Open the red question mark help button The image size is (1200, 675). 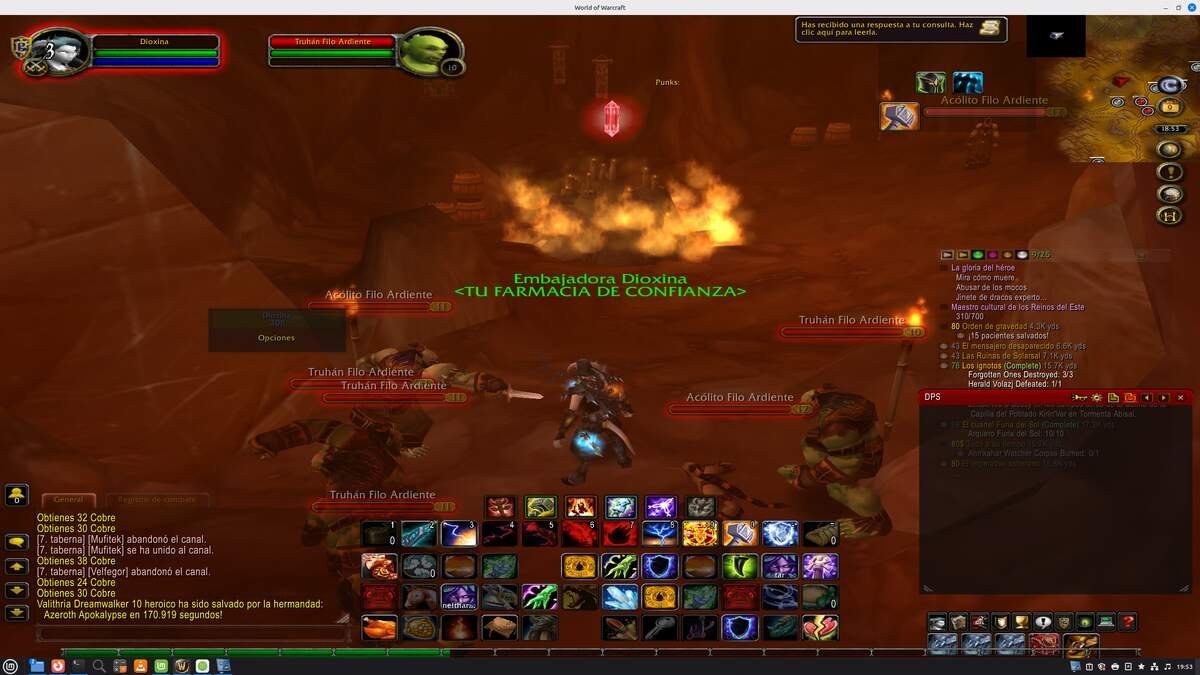click(x=1127, y=622)
